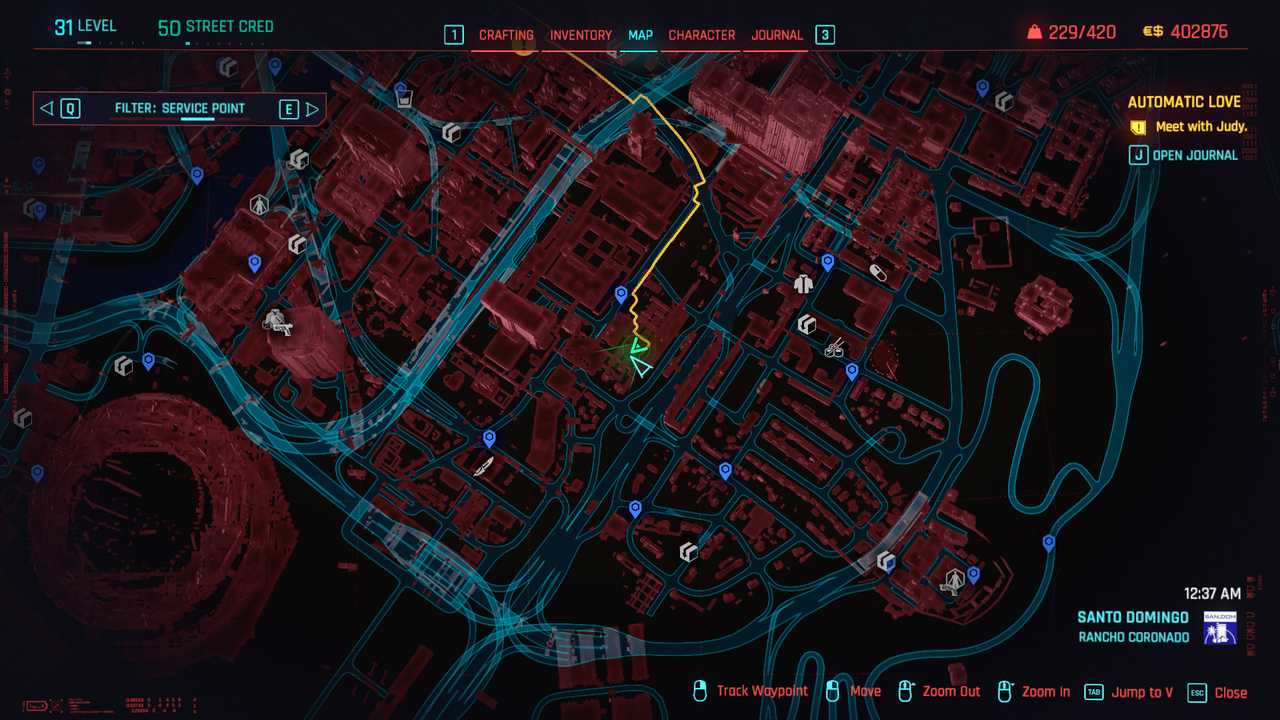Click the player's position arrow on map
The width and height of the screenshot is (1280, 720).
[x=640, y=368]
